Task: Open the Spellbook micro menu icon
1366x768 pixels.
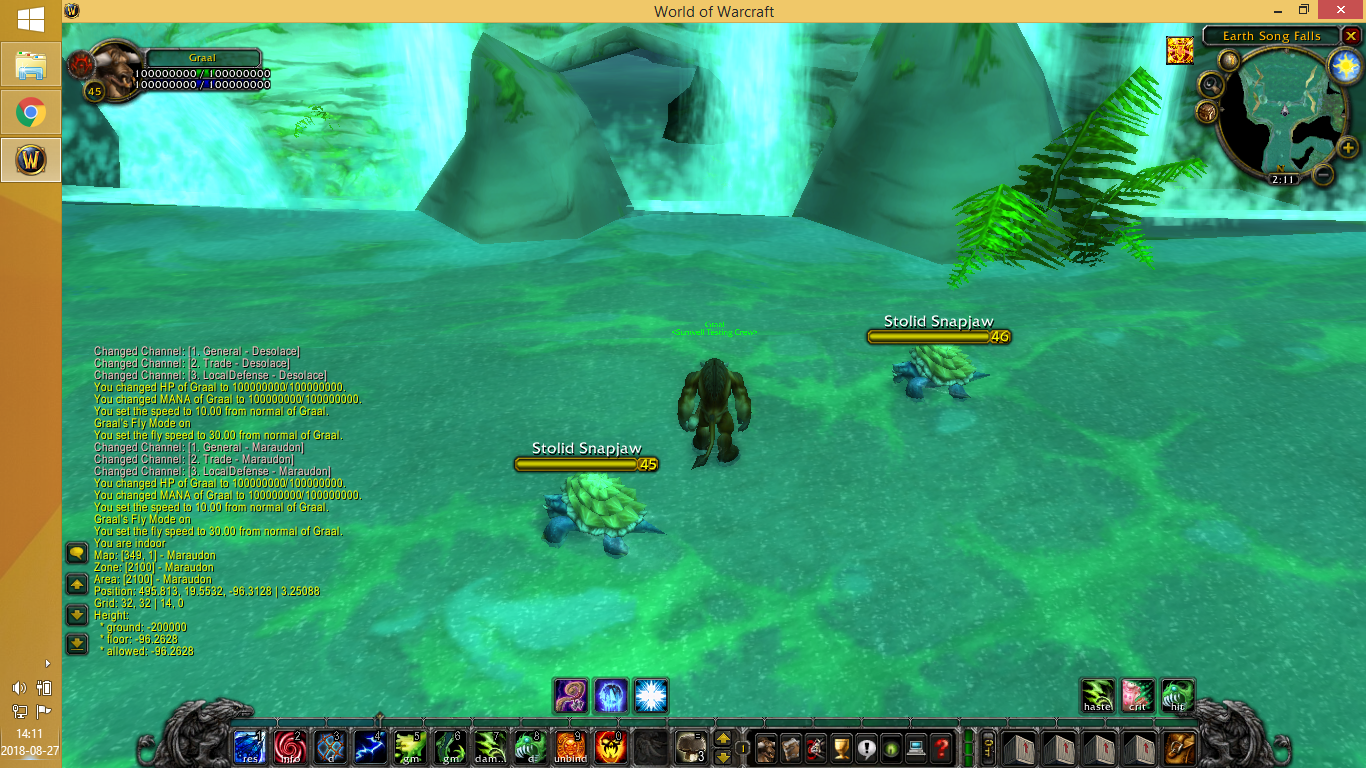Action: pos(790,748)
